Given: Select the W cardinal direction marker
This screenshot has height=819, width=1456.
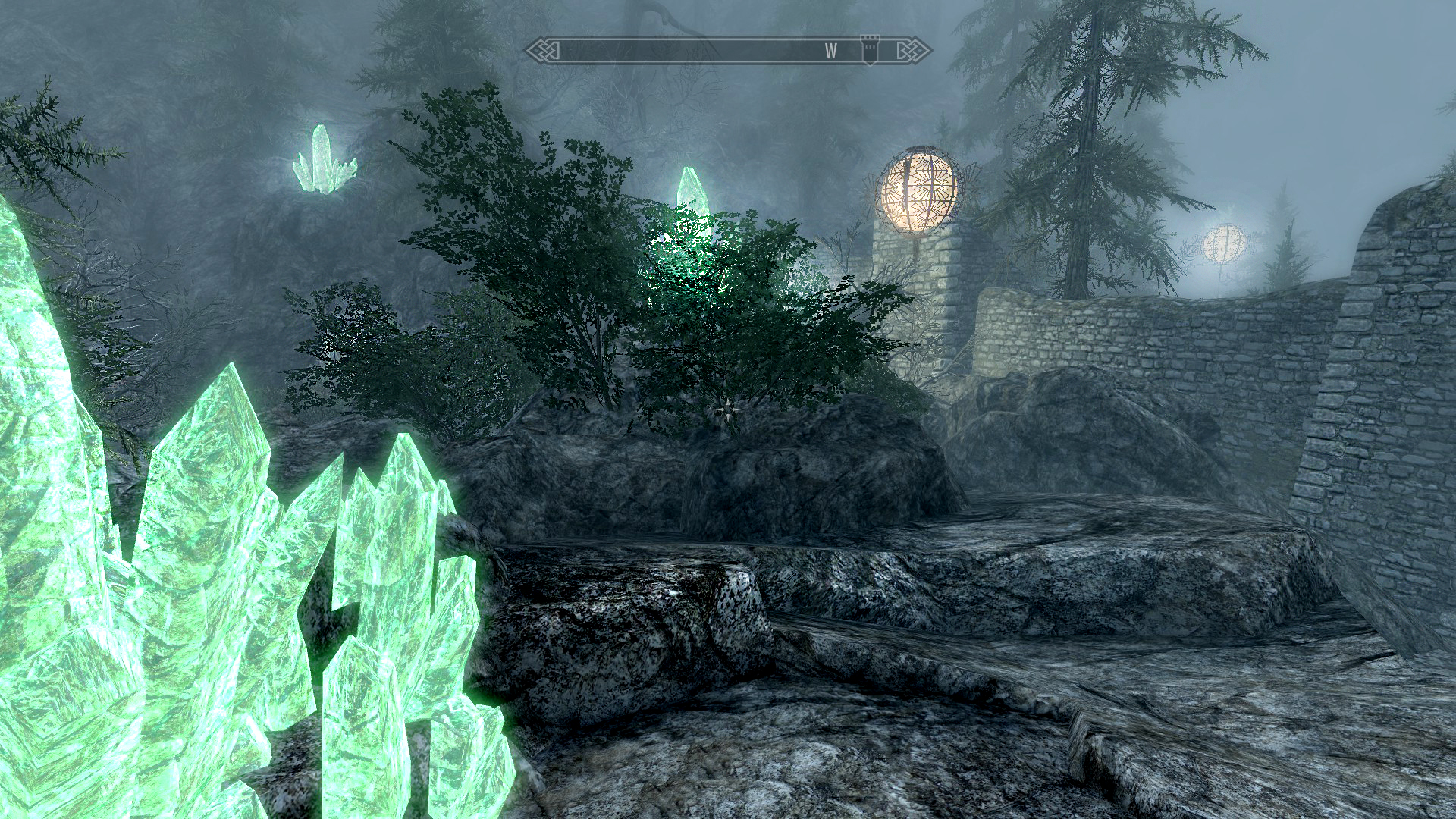Looking at the screenshot, I should click(832, 49).
